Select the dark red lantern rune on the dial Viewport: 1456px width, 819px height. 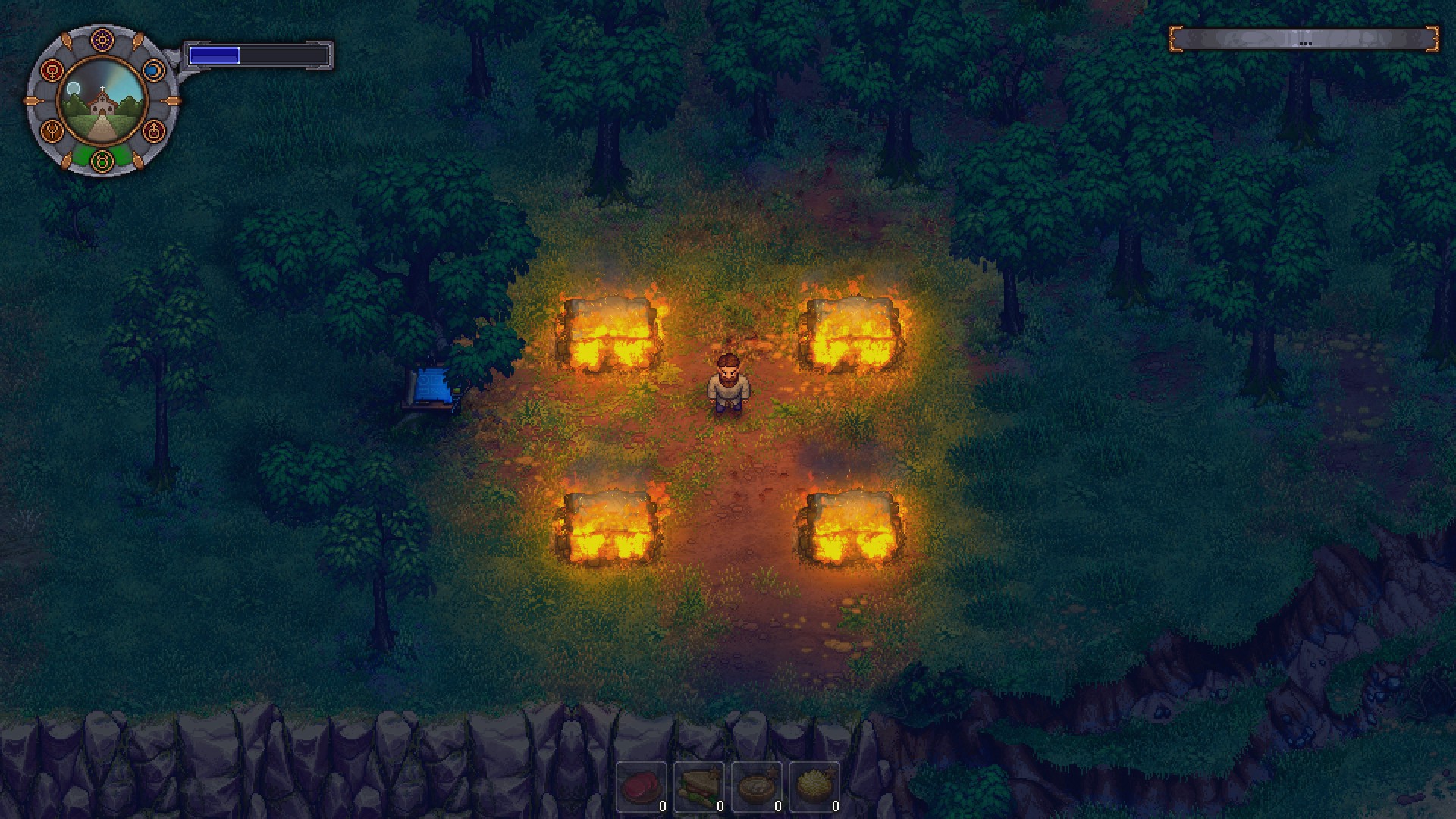coord(154,130)
